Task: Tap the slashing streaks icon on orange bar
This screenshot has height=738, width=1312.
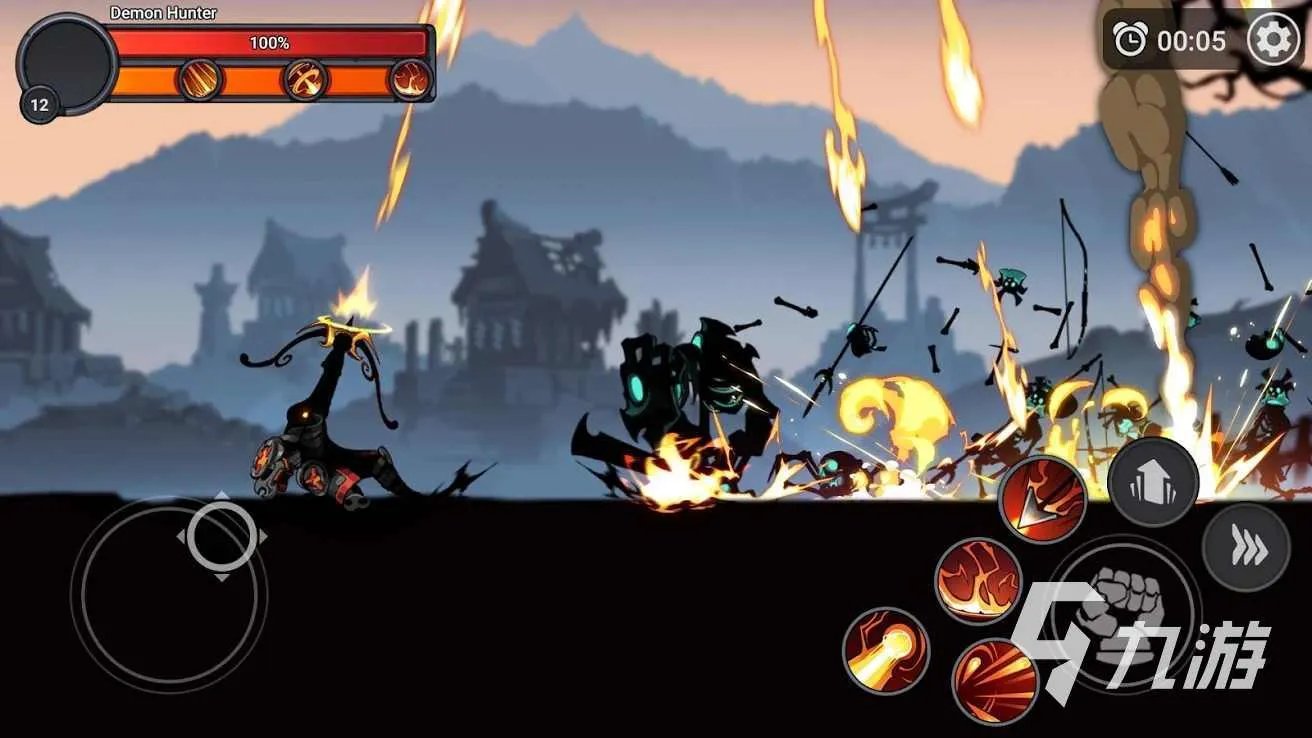Action: [201, 80]
